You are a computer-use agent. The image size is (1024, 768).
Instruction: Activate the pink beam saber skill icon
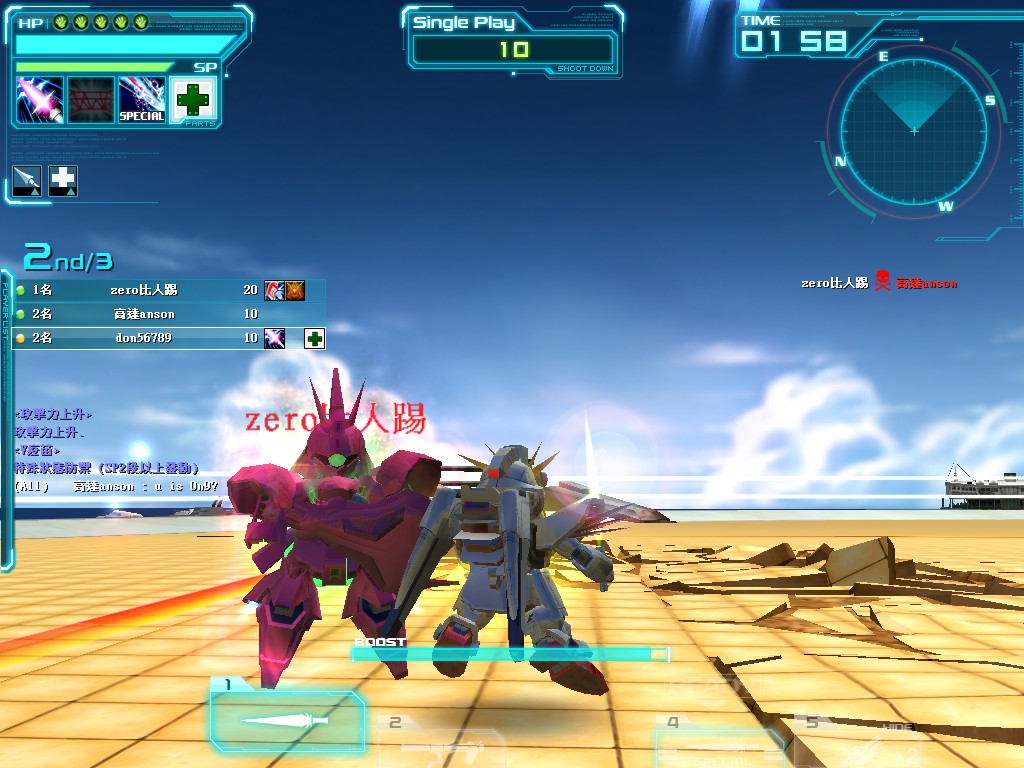[x=40, y=100]
